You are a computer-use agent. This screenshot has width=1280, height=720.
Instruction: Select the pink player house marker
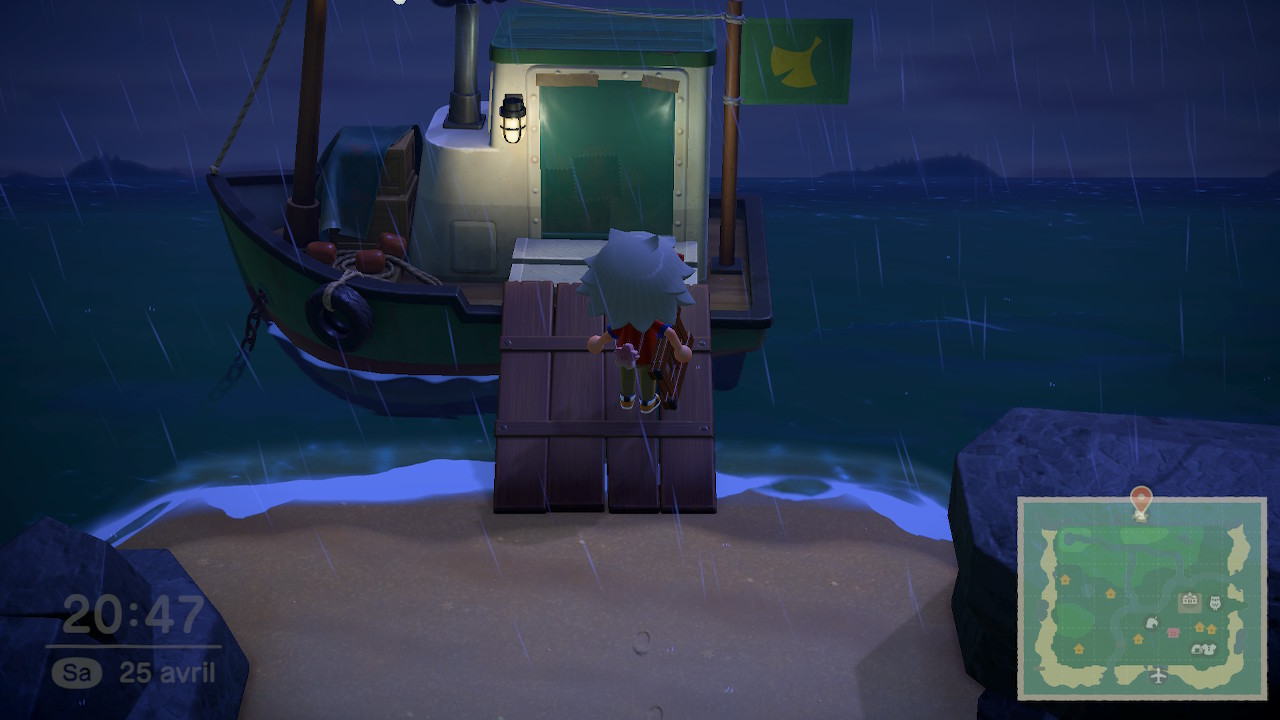point(1173,632)
